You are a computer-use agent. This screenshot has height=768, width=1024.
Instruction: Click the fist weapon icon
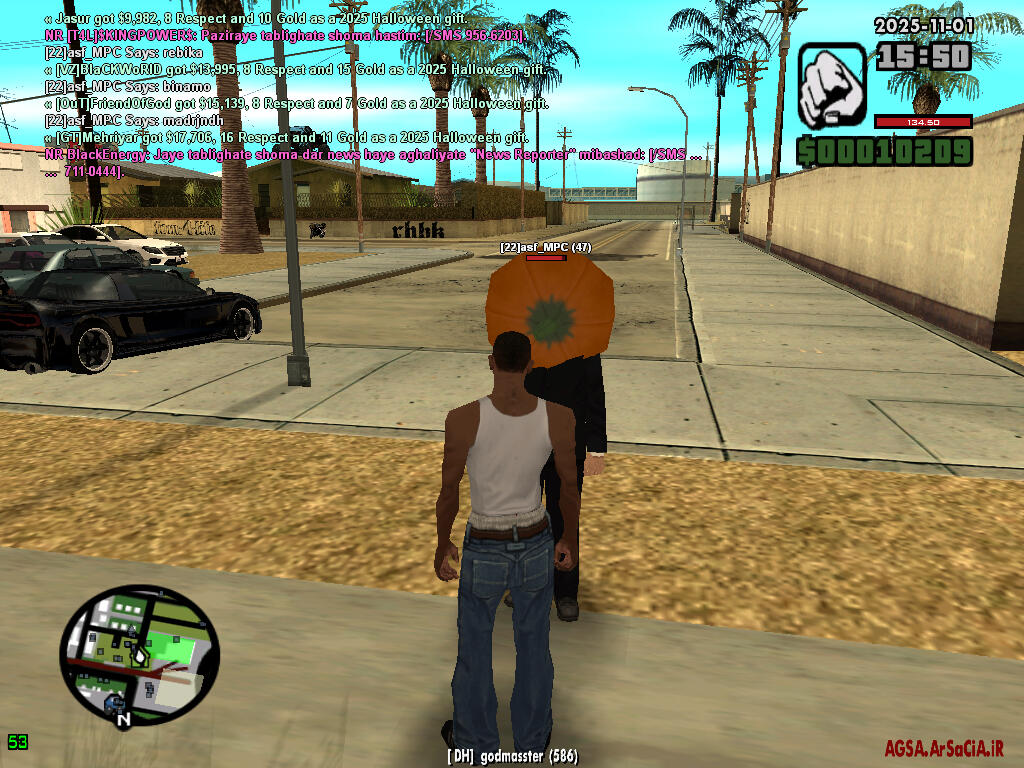pos(831,85)
